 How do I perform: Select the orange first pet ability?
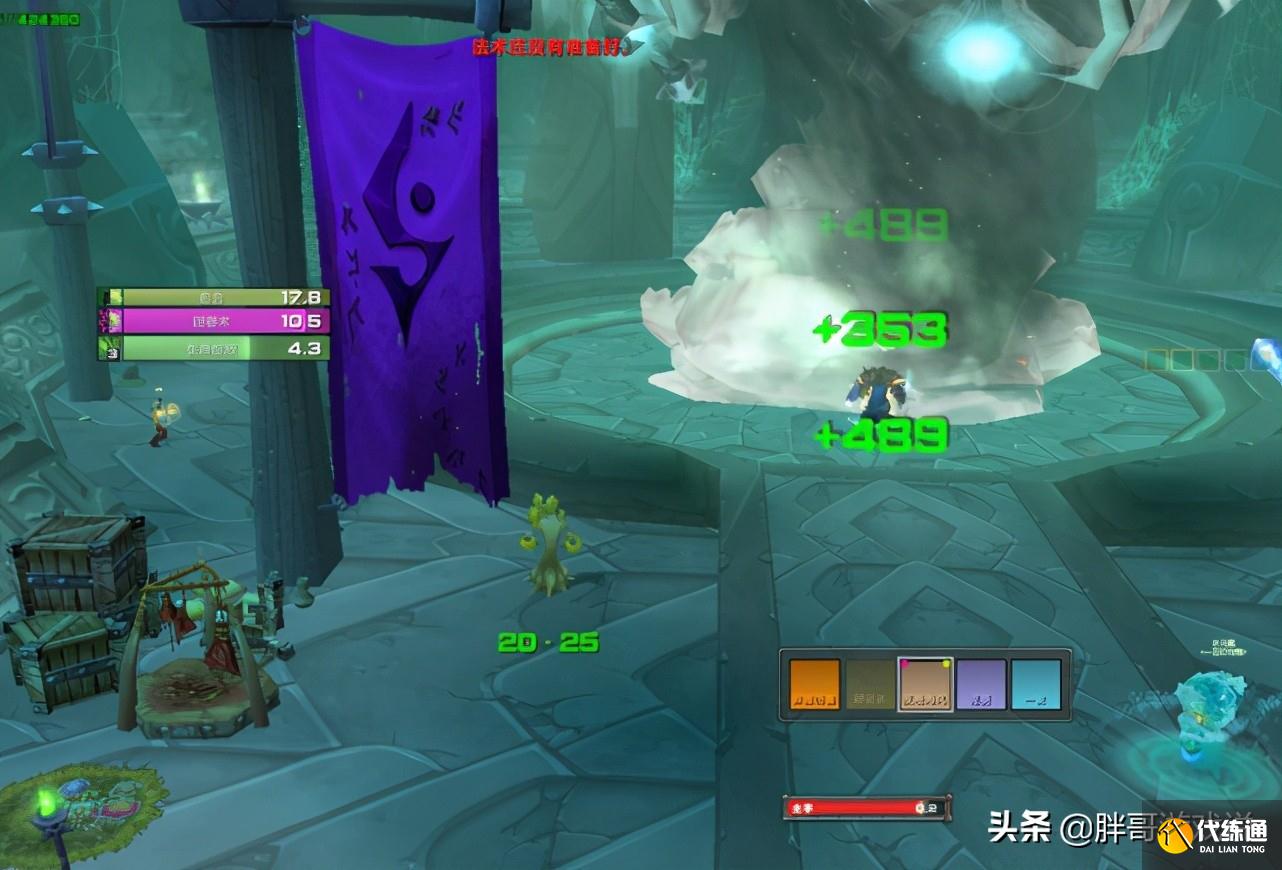tap(813, 683)
